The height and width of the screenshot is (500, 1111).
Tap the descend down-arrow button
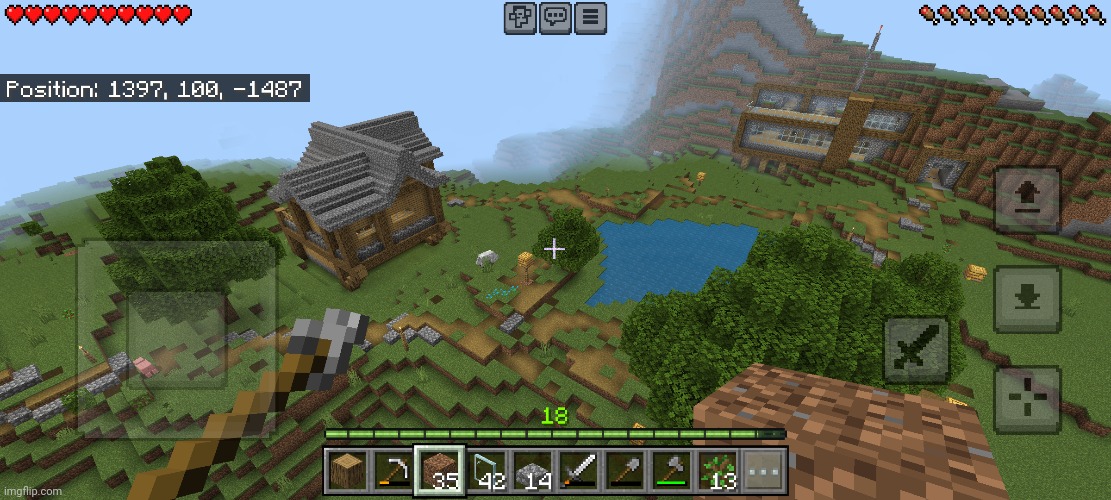[1026, 298]
